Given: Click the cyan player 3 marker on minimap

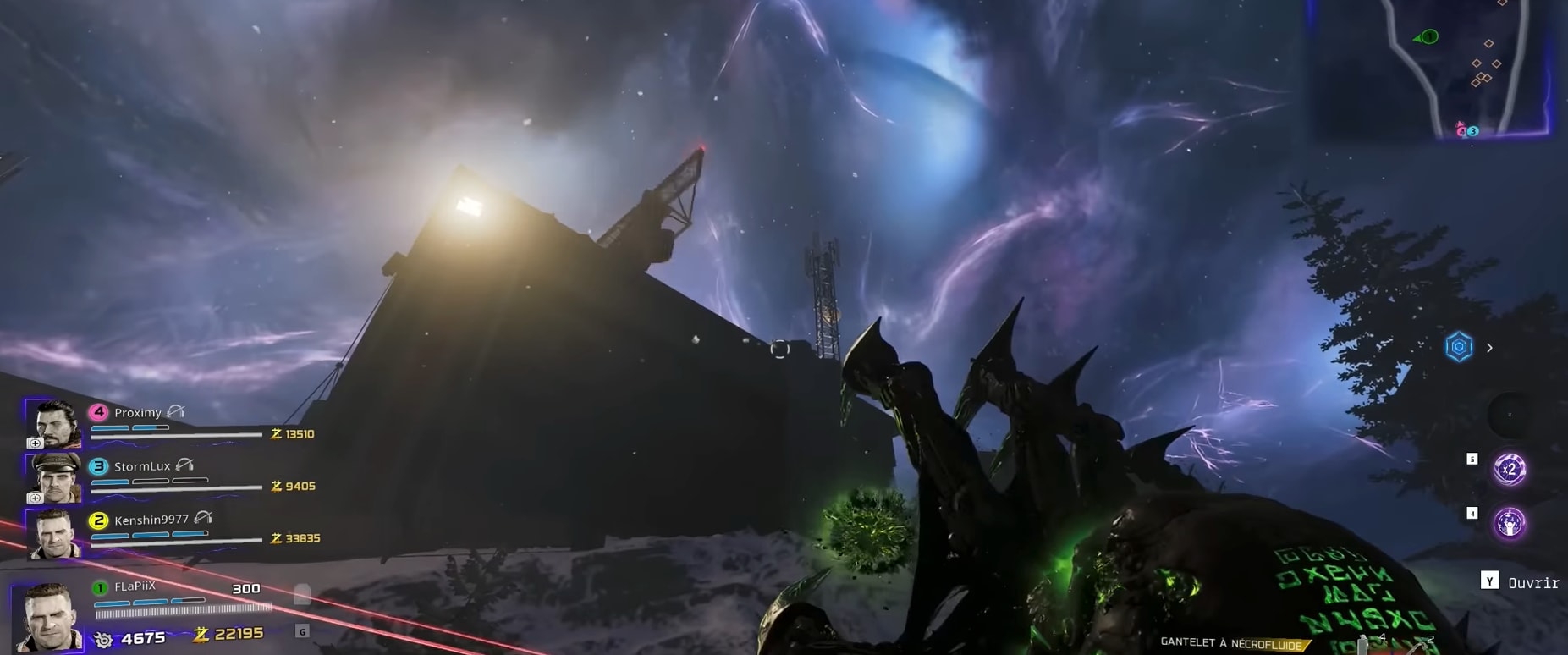Looking at the screenshot, I should tap(1473, 131).
